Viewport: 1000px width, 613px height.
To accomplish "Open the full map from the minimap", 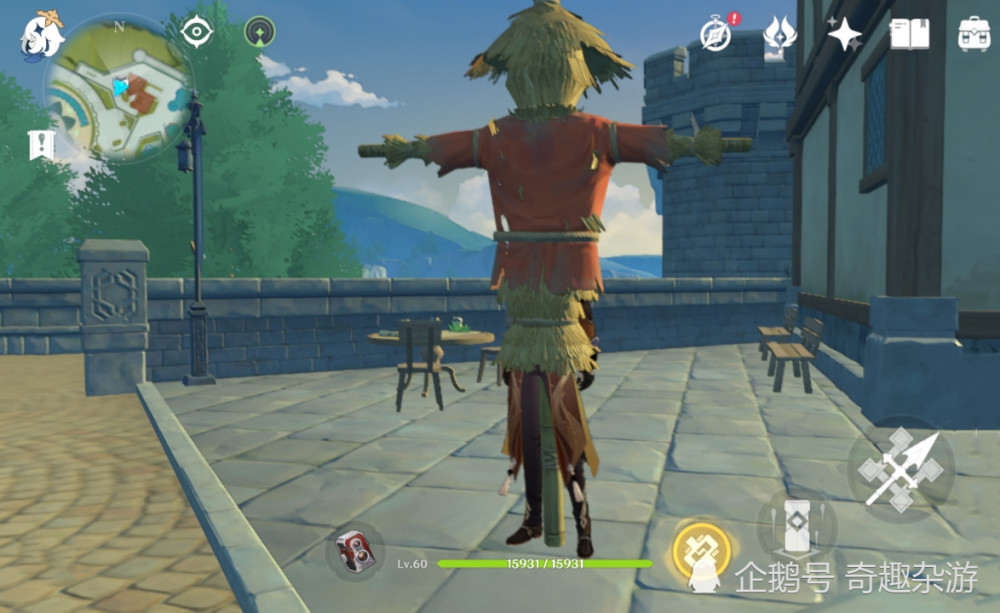I will pos(118,91).
